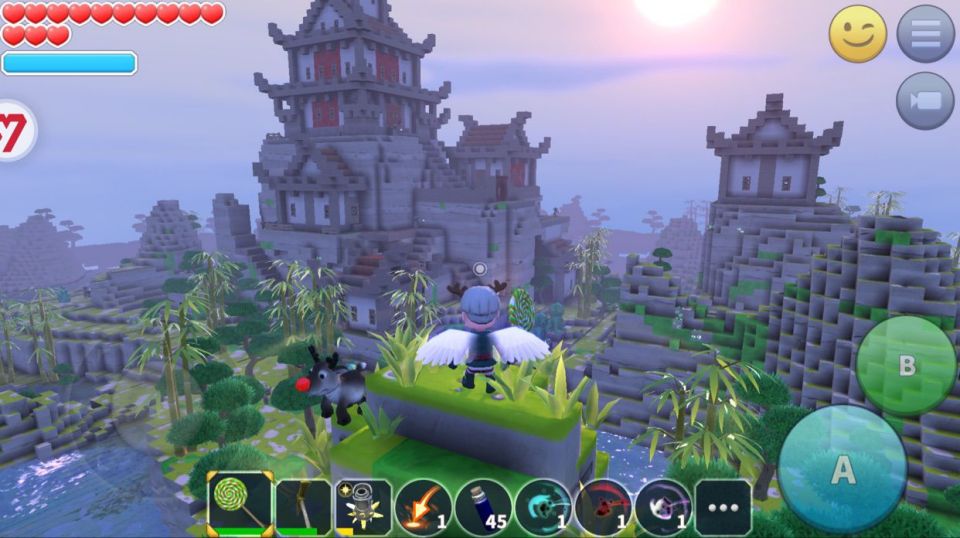Tap the green B action button
Viewport: 960px width, 538px height.
[906, 365]
